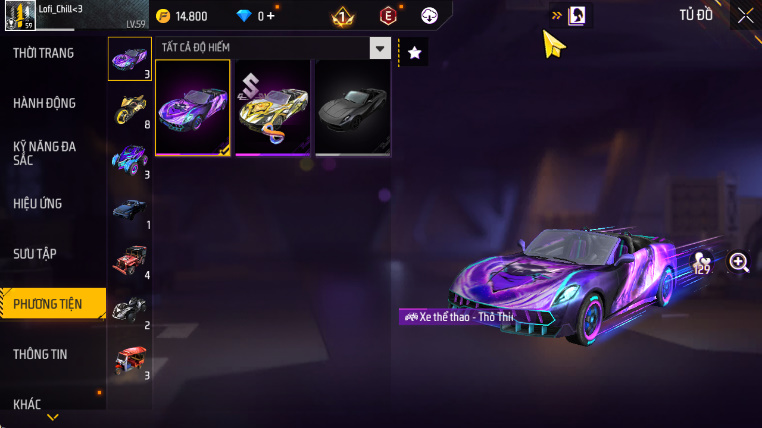Zoom in with the magnifier button
The image size is (762, 428).
739,262
